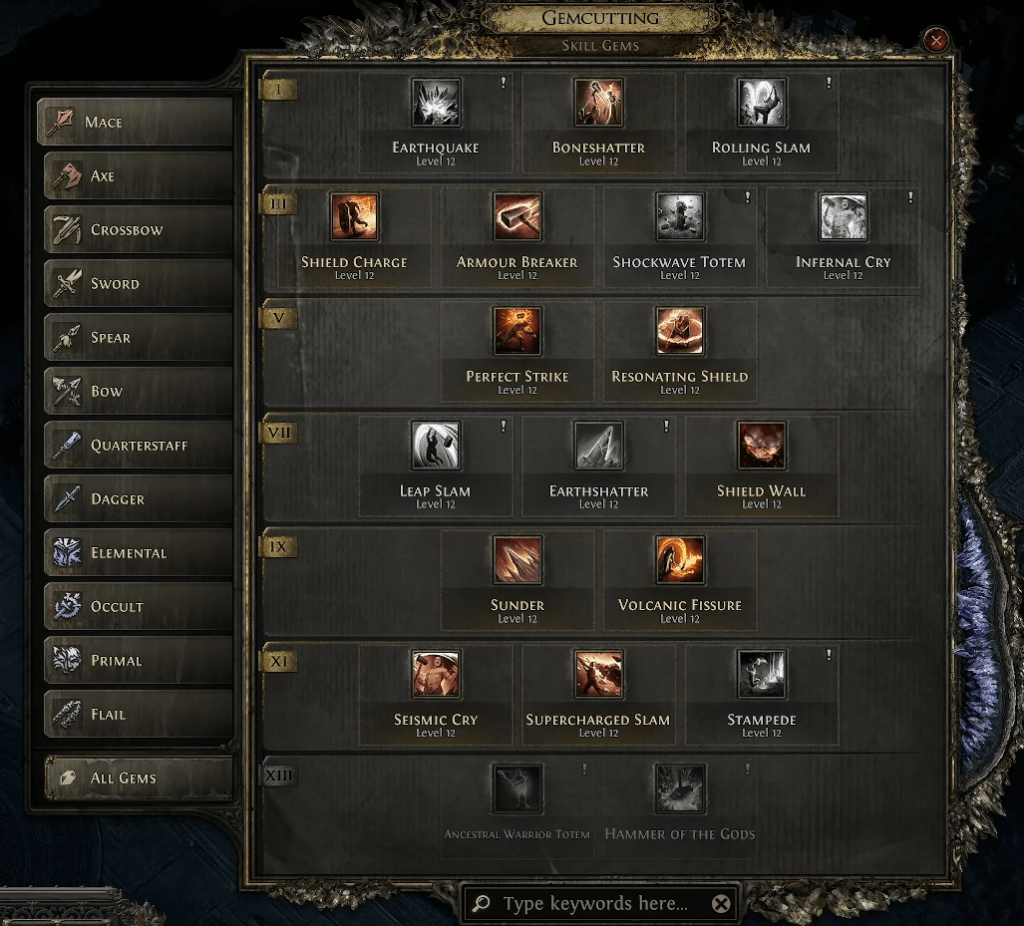Select the Leap Slam skill
The image size is (1024, 926).
point(436,447)
